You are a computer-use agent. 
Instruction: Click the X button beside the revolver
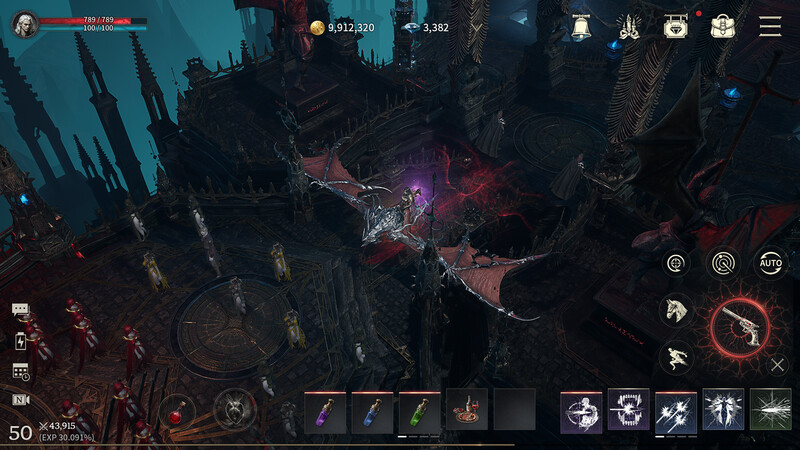click(778, 365)
